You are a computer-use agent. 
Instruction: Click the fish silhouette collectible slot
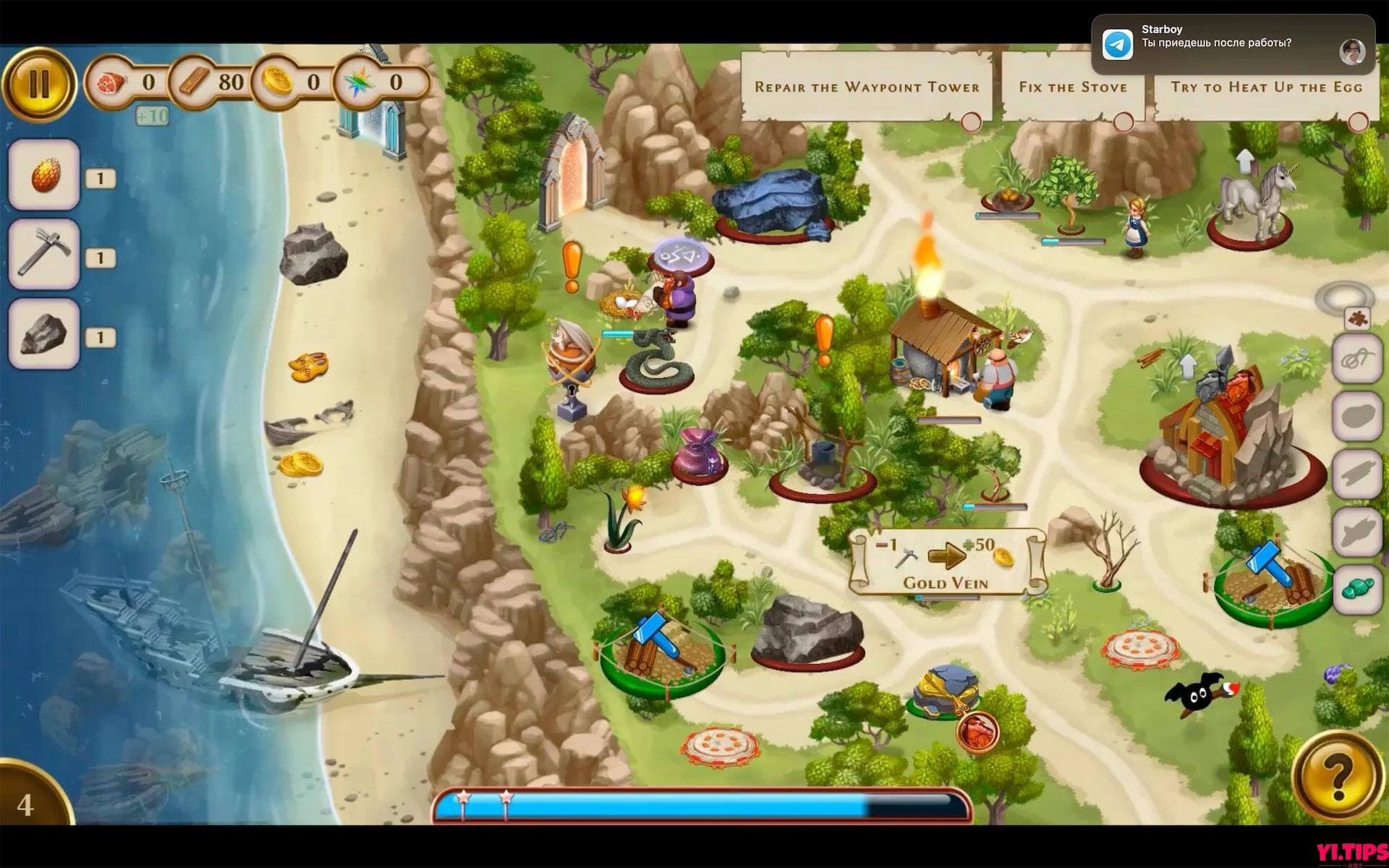pos(1356,530)
